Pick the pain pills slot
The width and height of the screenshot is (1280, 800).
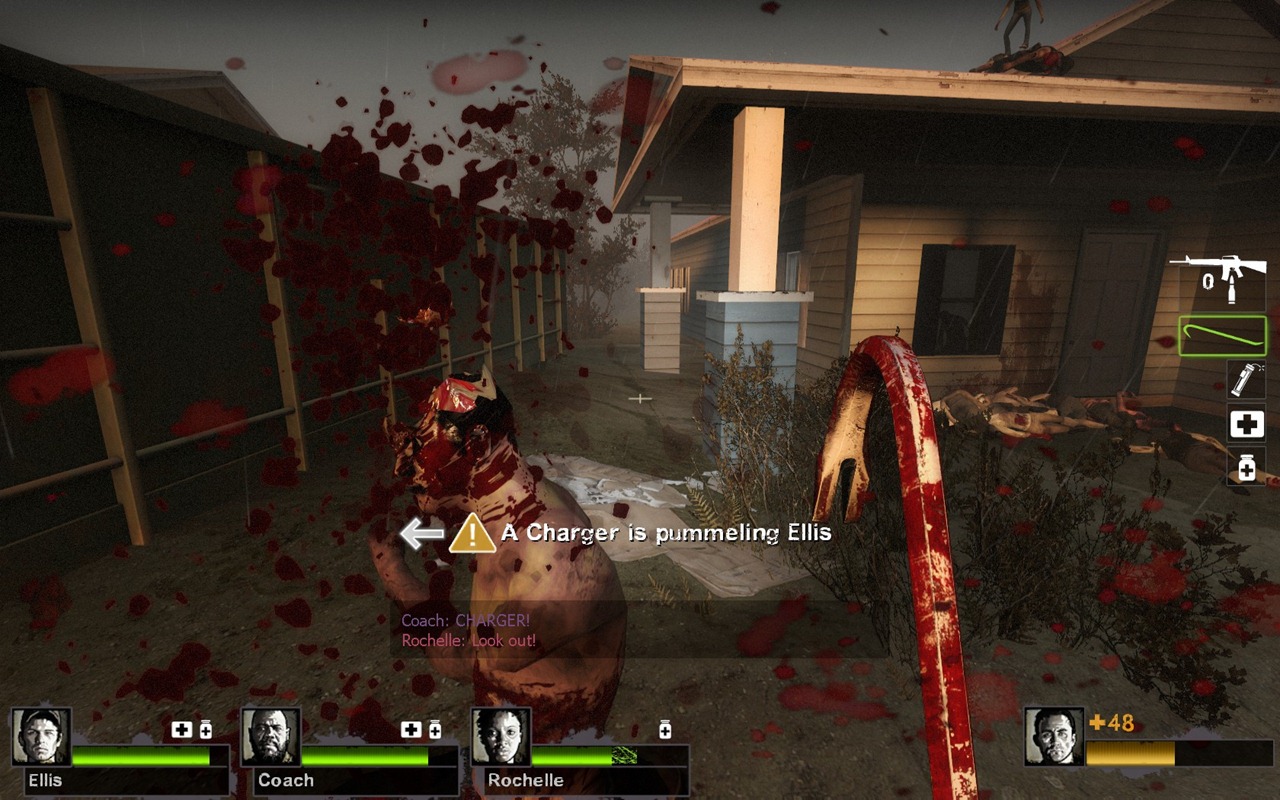pos(1246,467)
